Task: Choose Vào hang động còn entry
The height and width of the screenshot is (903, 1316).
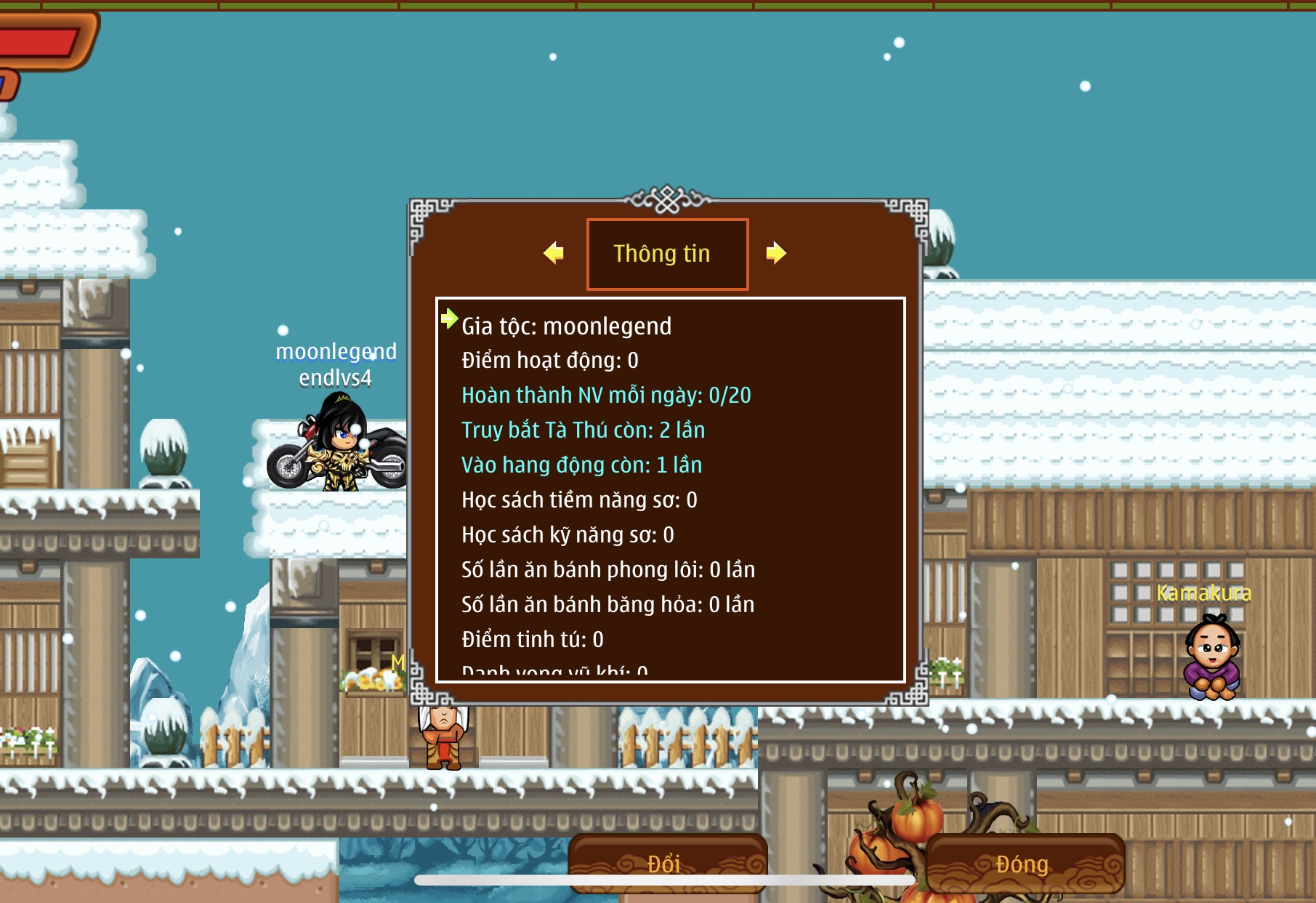Action: [x=581, y=465]
